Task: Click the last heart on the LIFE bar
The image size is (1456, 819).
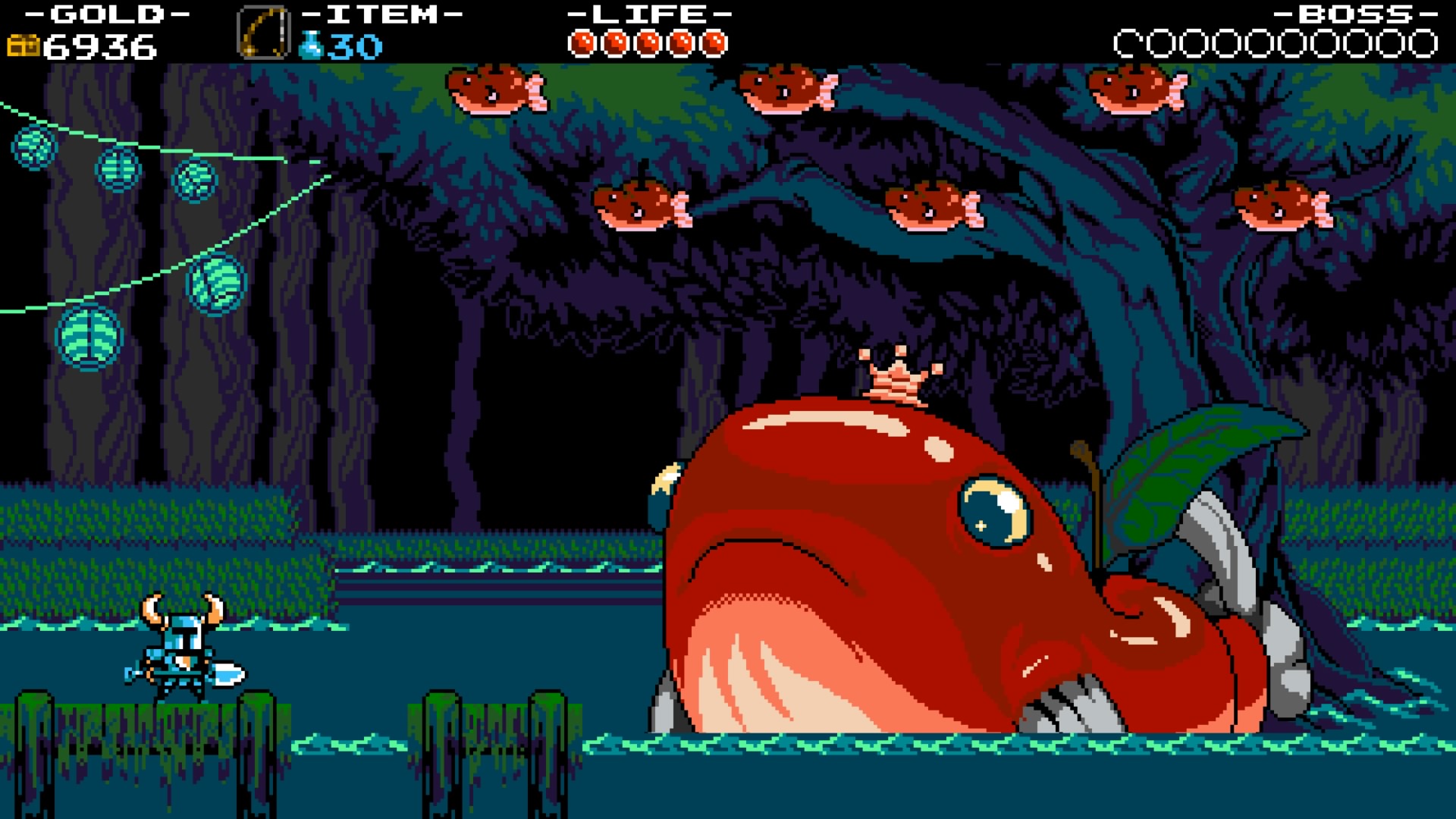Action: pyautogui.click(x=714, y=42)
